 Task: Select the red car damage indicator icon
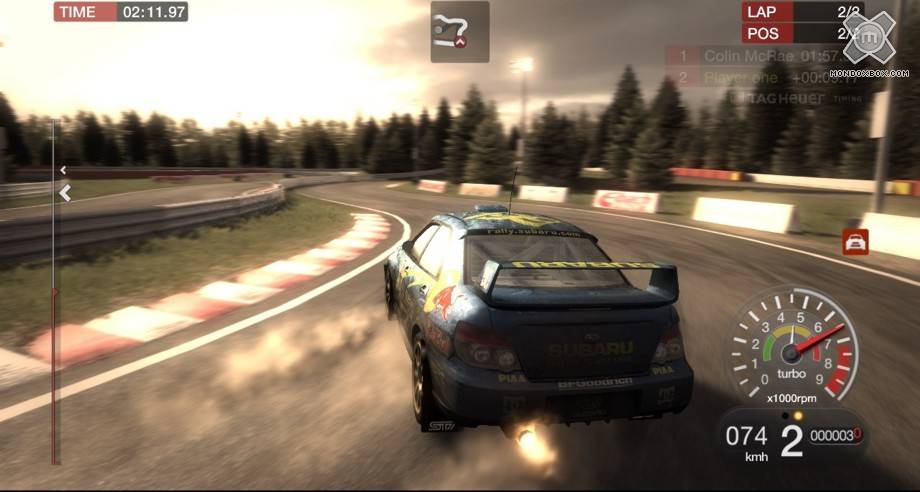click(x=855, y=241)
